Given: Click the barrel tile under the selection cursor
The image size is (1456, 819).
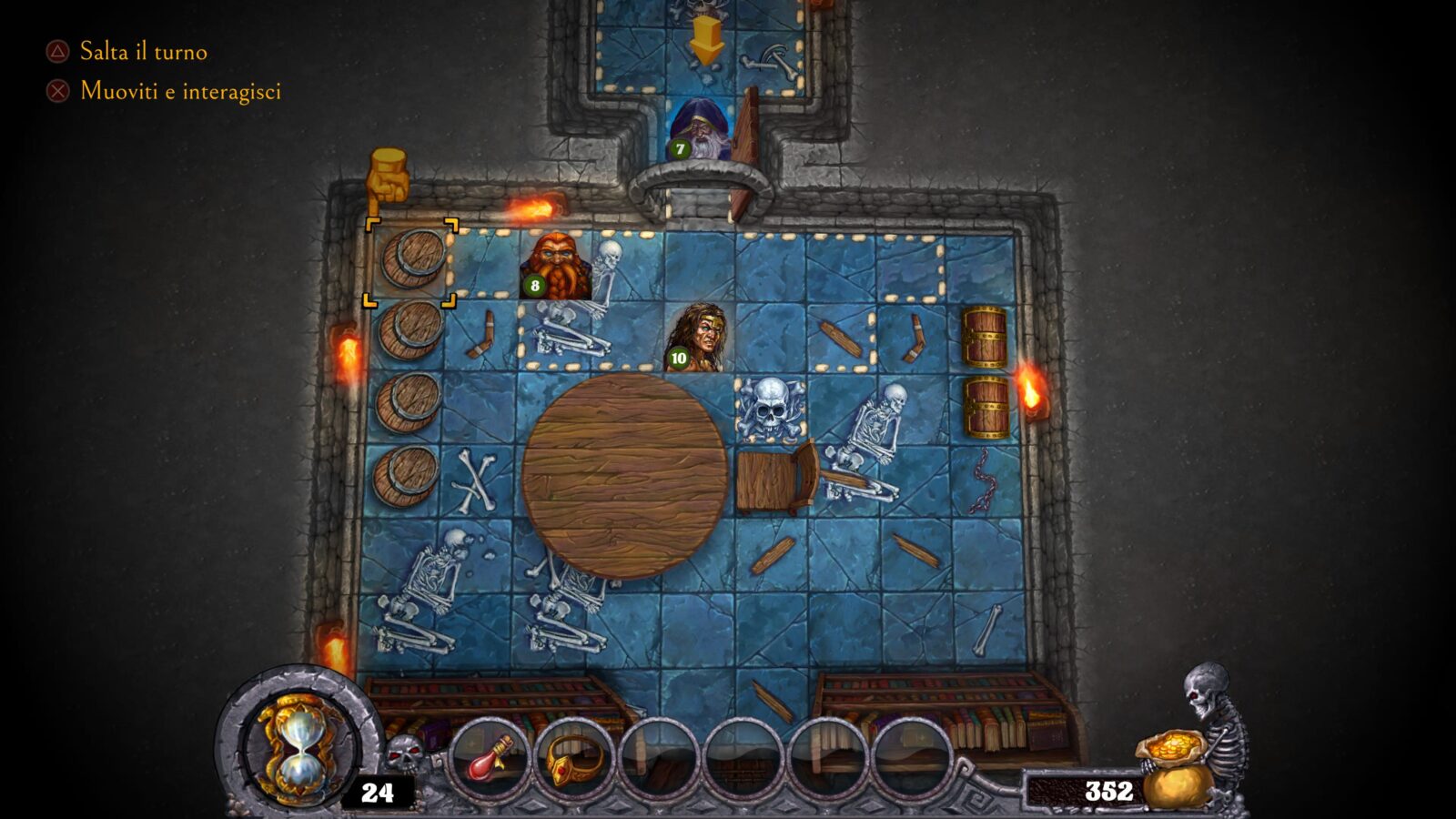Looking at the screenshot, I should coord(411,262).
